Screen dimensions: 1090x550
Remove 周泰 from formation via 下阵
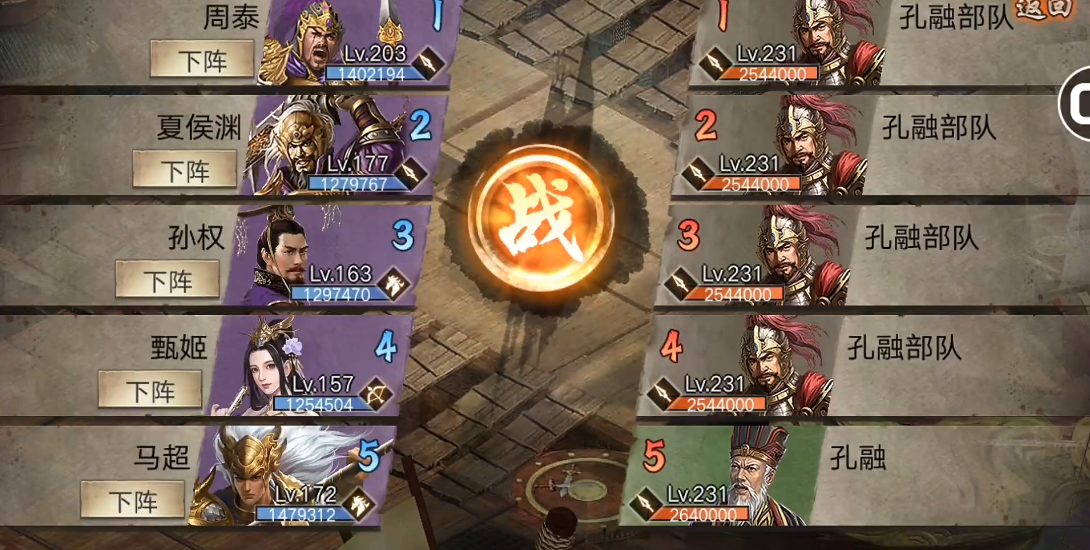coord(202,59)
